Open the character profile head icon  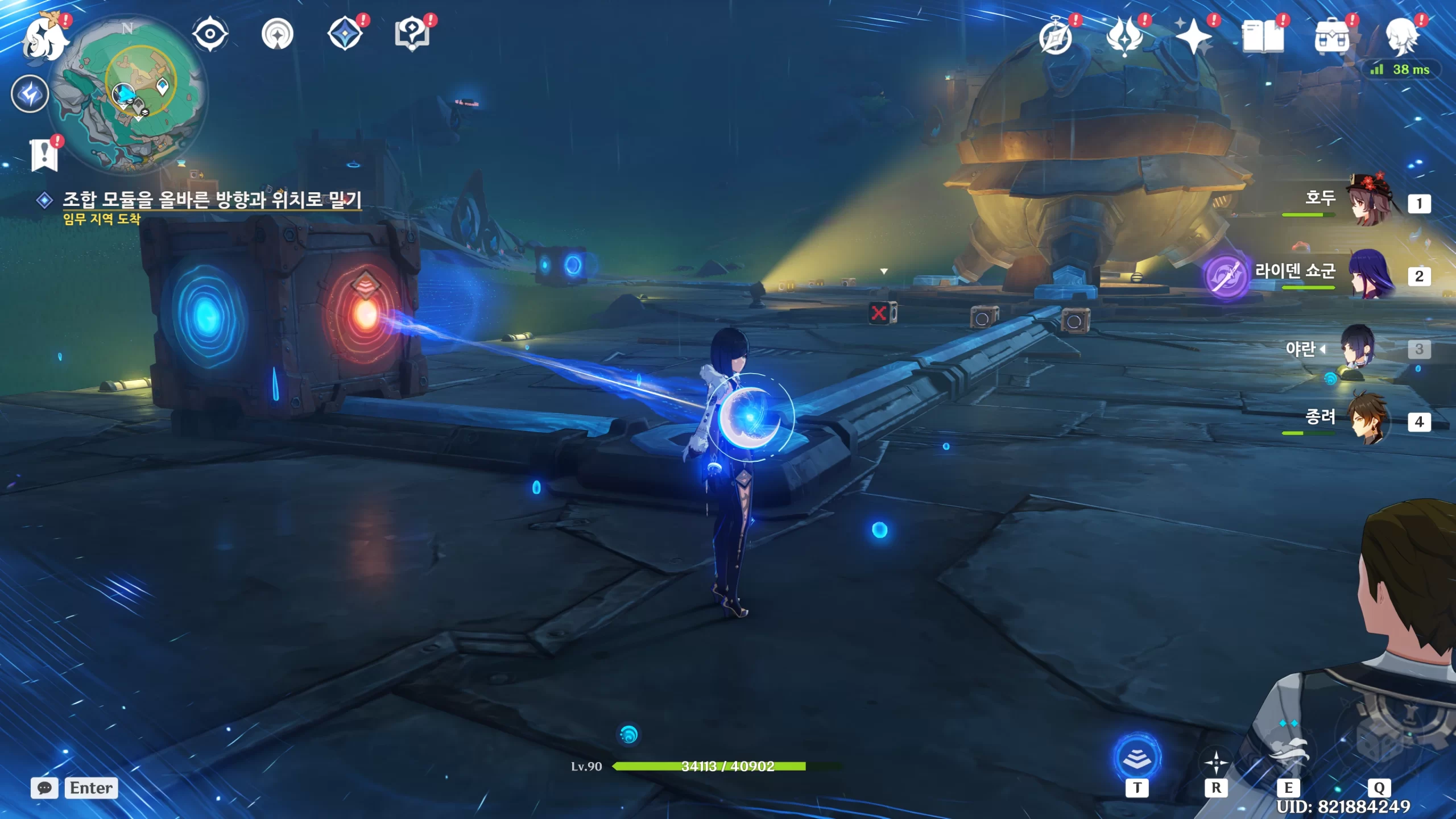pos(1401,38)
